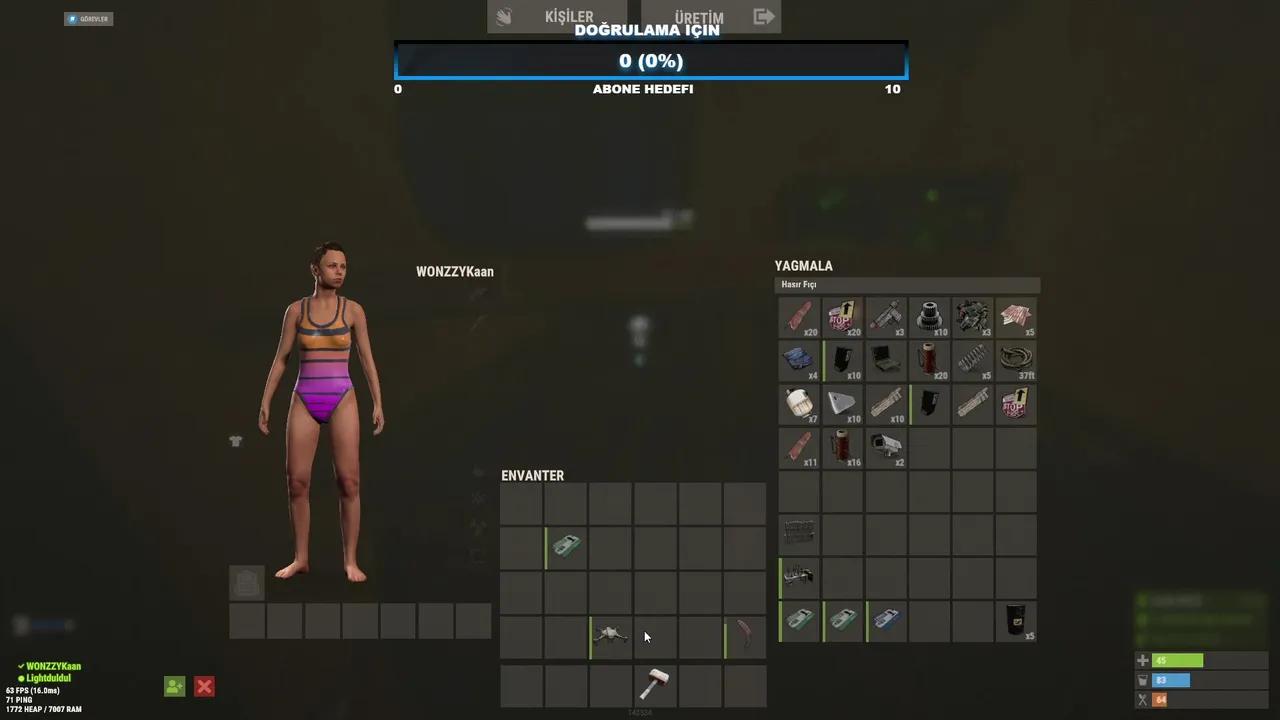Click the red X to leave the team
The image size is (1280, 720).
coord(204,686)
